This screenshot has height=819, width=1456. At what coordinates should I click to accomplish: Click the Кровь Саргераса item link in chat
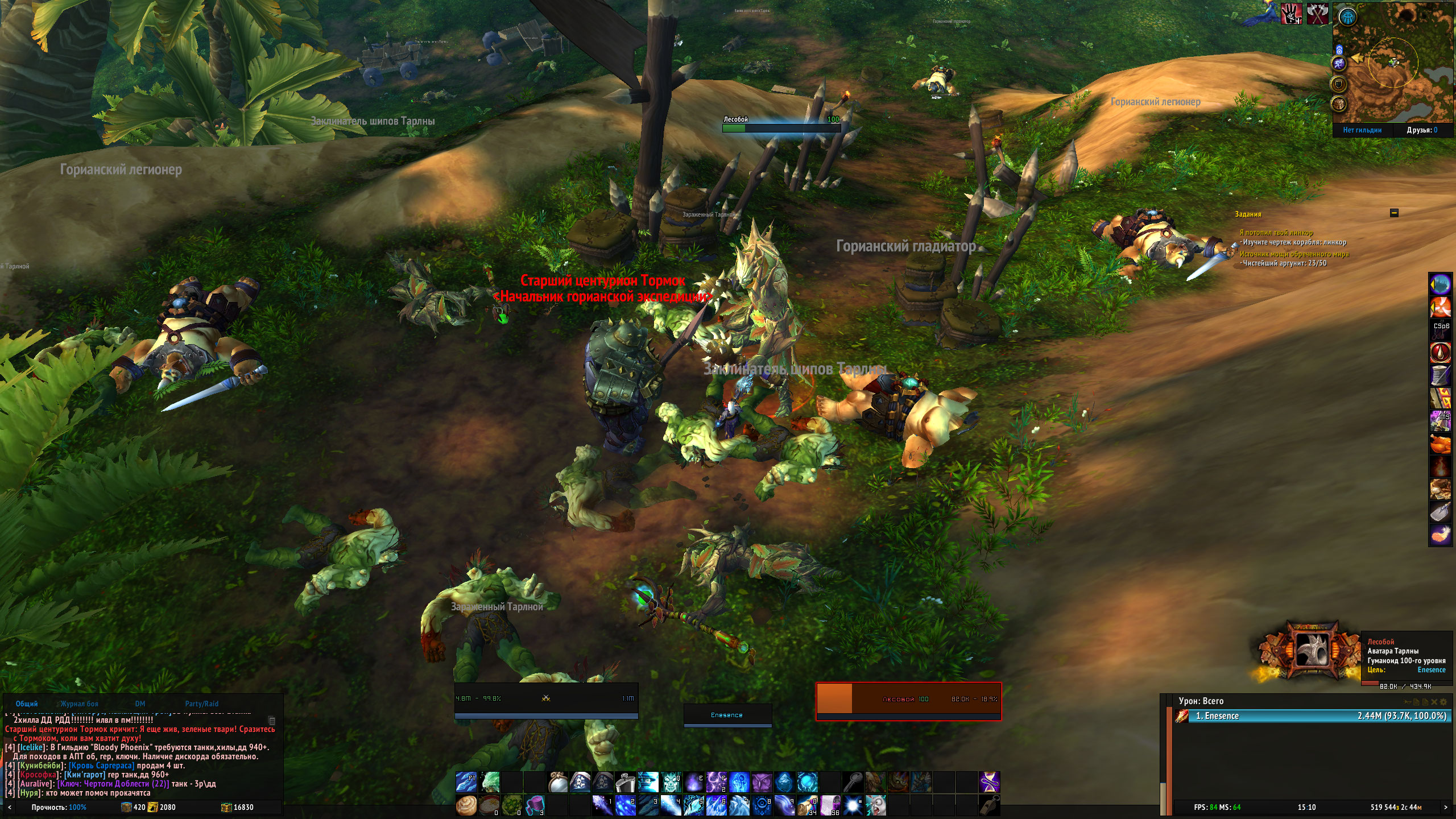point(102,766)
